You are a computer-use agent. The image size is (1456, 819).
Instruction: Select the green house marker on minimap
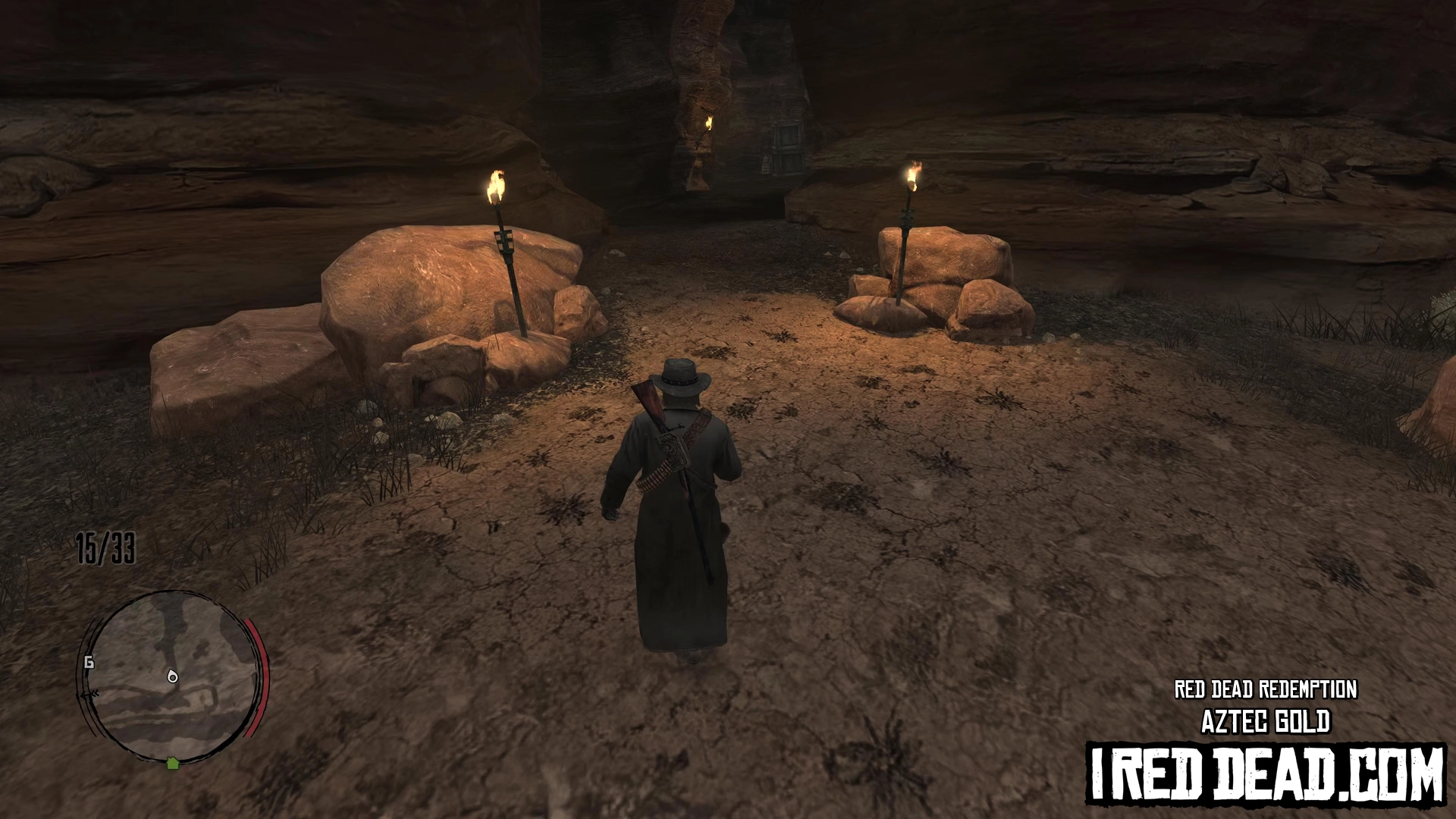tap(172, 762)
